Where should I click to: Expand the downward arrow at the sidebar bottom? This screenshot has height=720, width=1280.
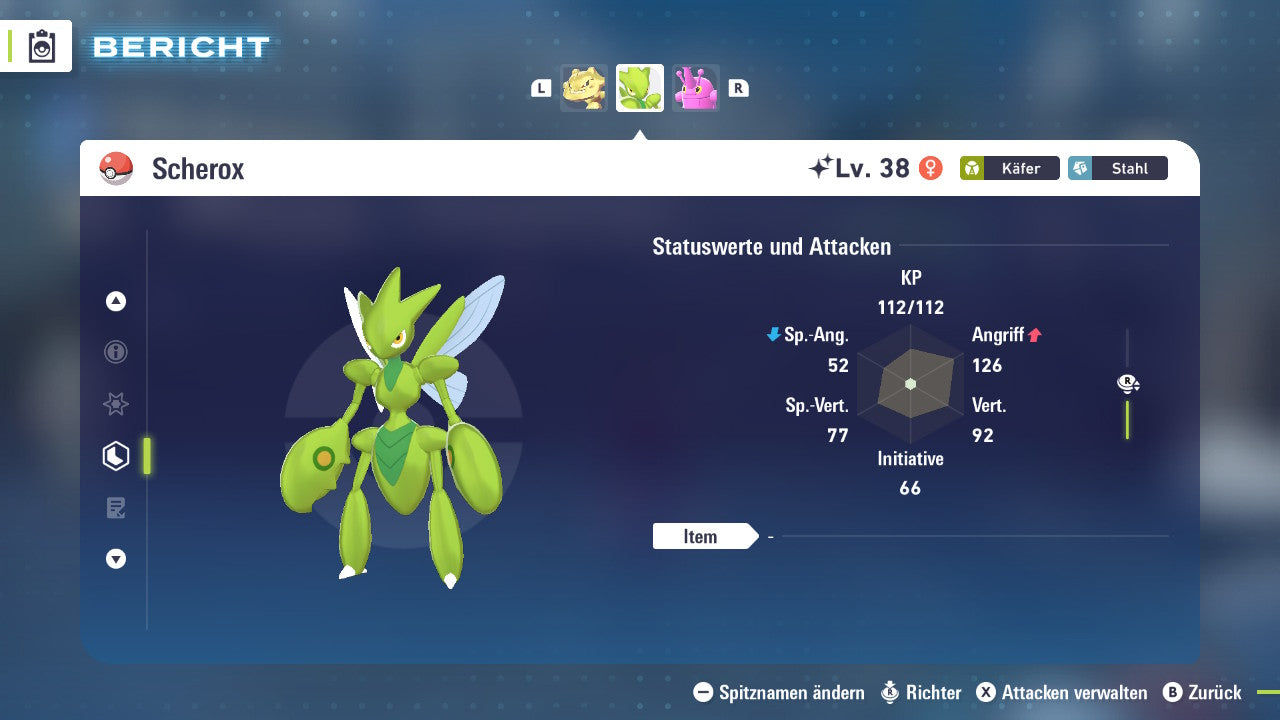(115, 559)
